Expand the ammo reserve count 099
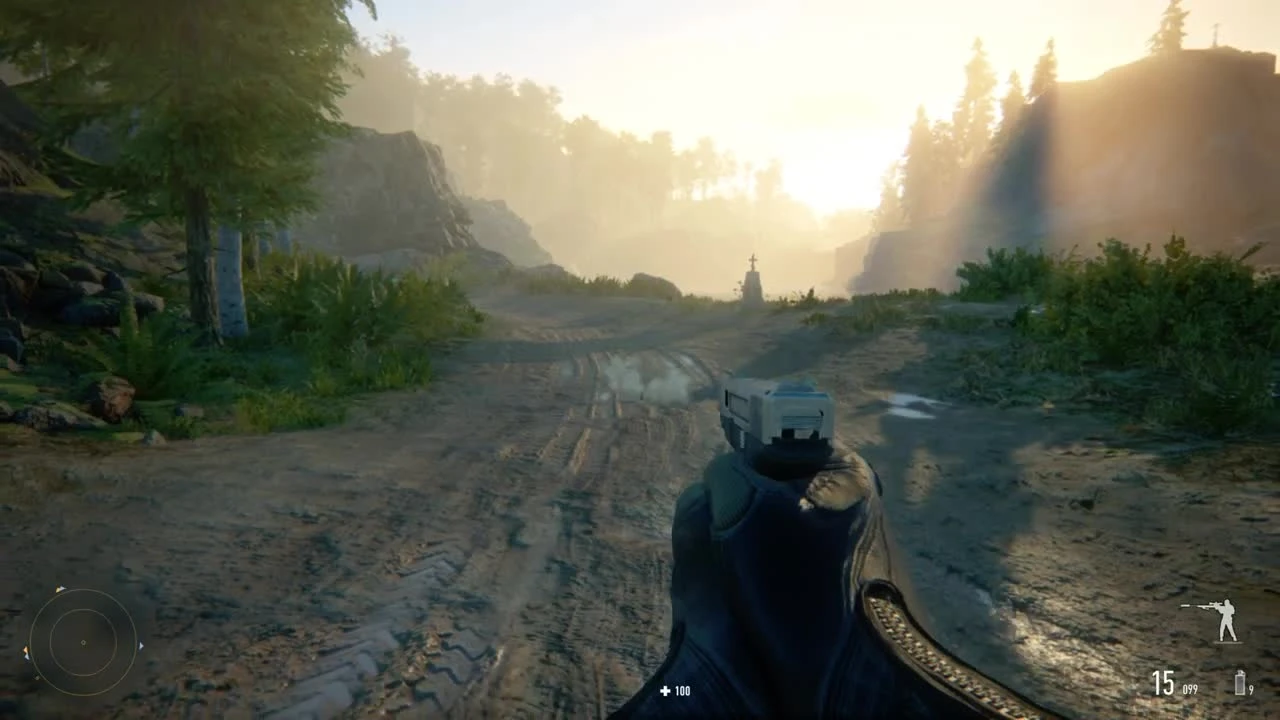 pyautogui.click(x=1190, y=688)
